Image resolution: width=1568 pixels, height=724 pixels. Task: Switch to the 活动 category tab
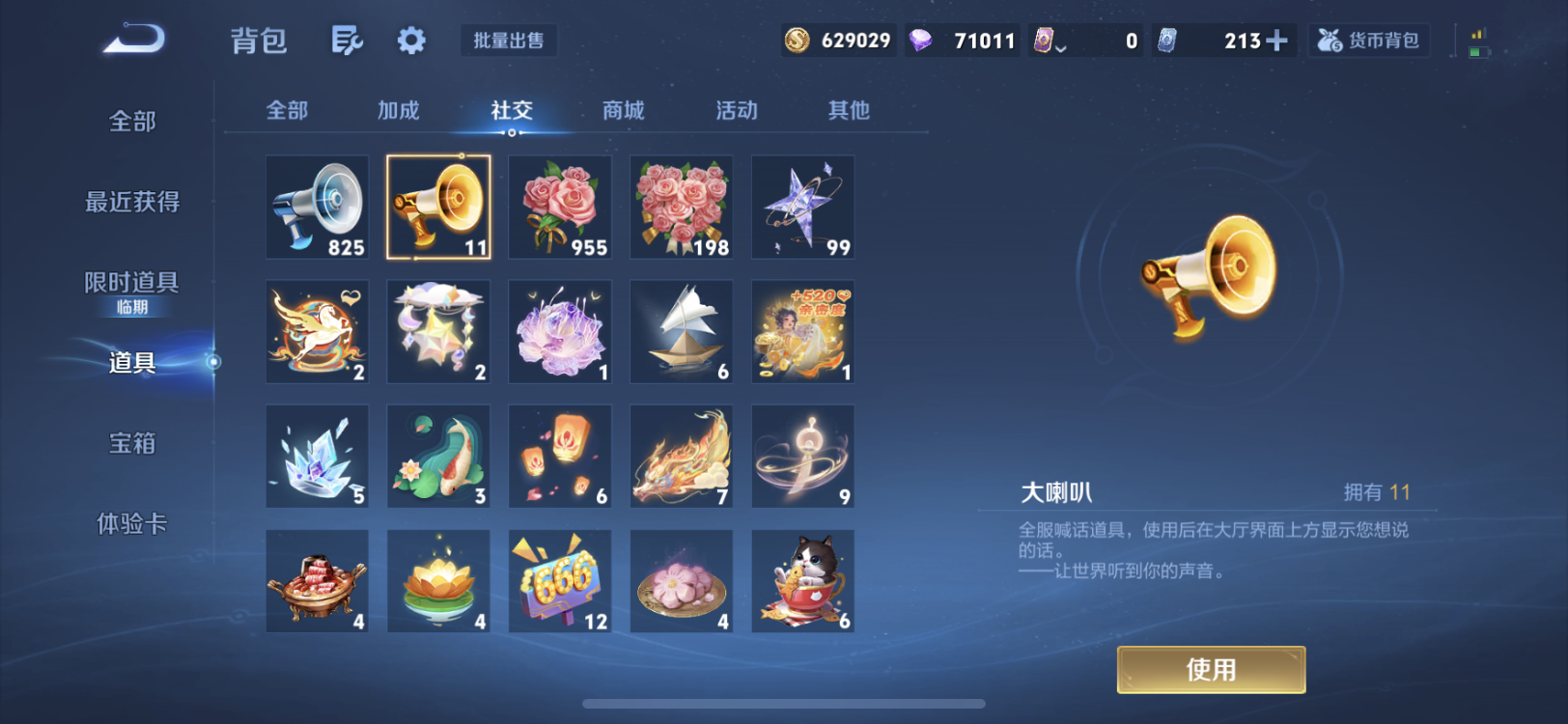736,111
